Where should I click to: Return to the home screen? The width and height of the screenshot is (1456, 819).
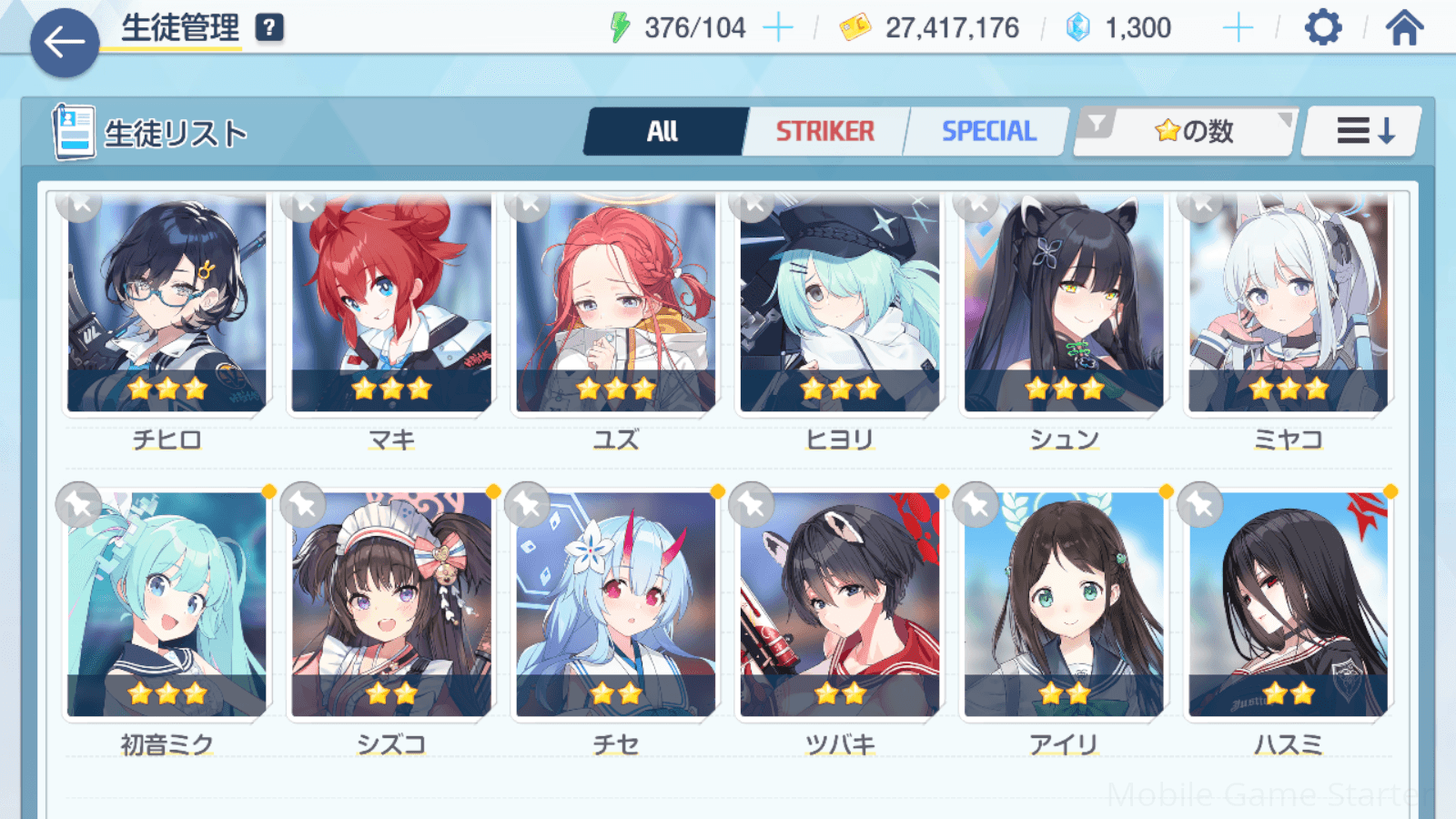click(1404, 28)
